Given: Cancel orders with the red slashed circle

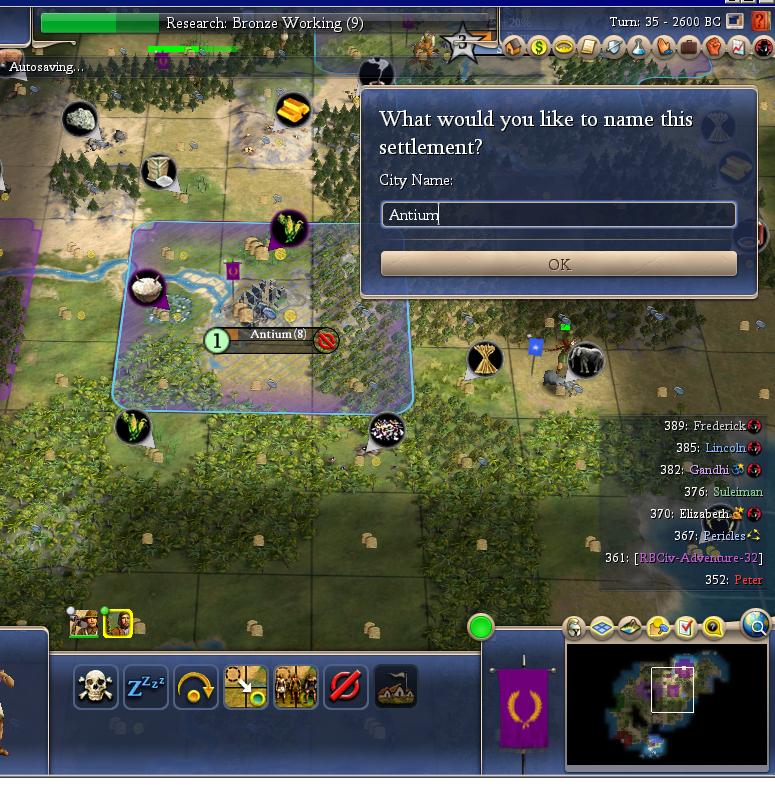Looking at the screenshot, I should coord(346,687).
